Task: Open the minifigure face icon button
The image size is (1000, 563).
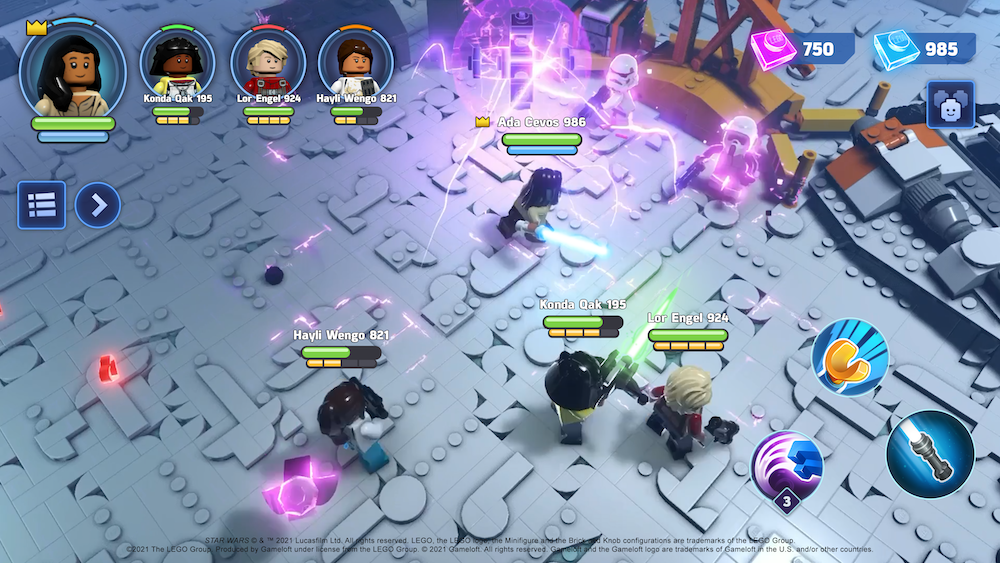Action: click(950, 104)
